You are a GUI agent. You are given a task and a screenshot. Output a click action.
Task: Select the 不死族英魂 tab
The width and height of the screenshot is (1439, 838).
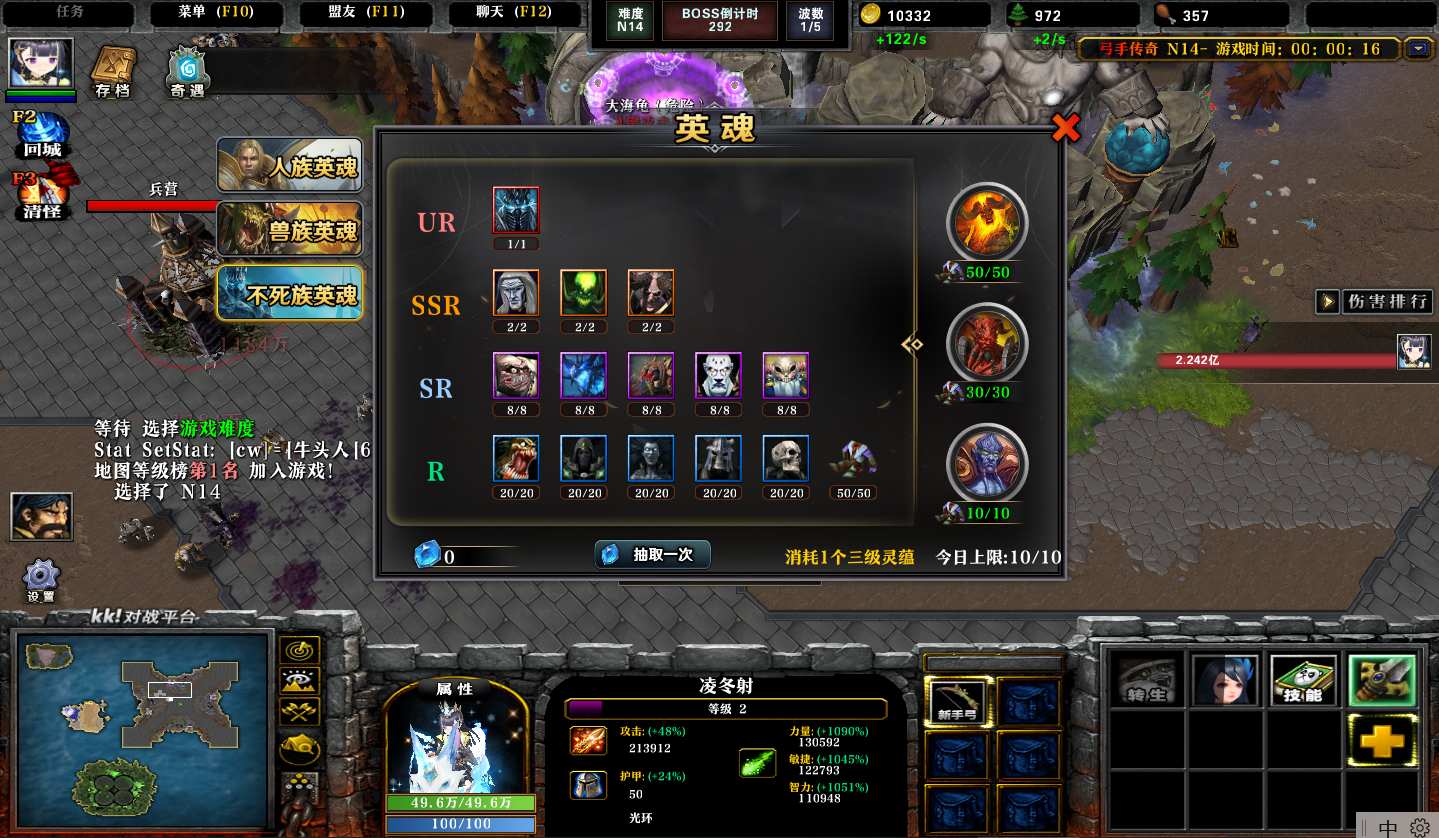pos(290,294)
